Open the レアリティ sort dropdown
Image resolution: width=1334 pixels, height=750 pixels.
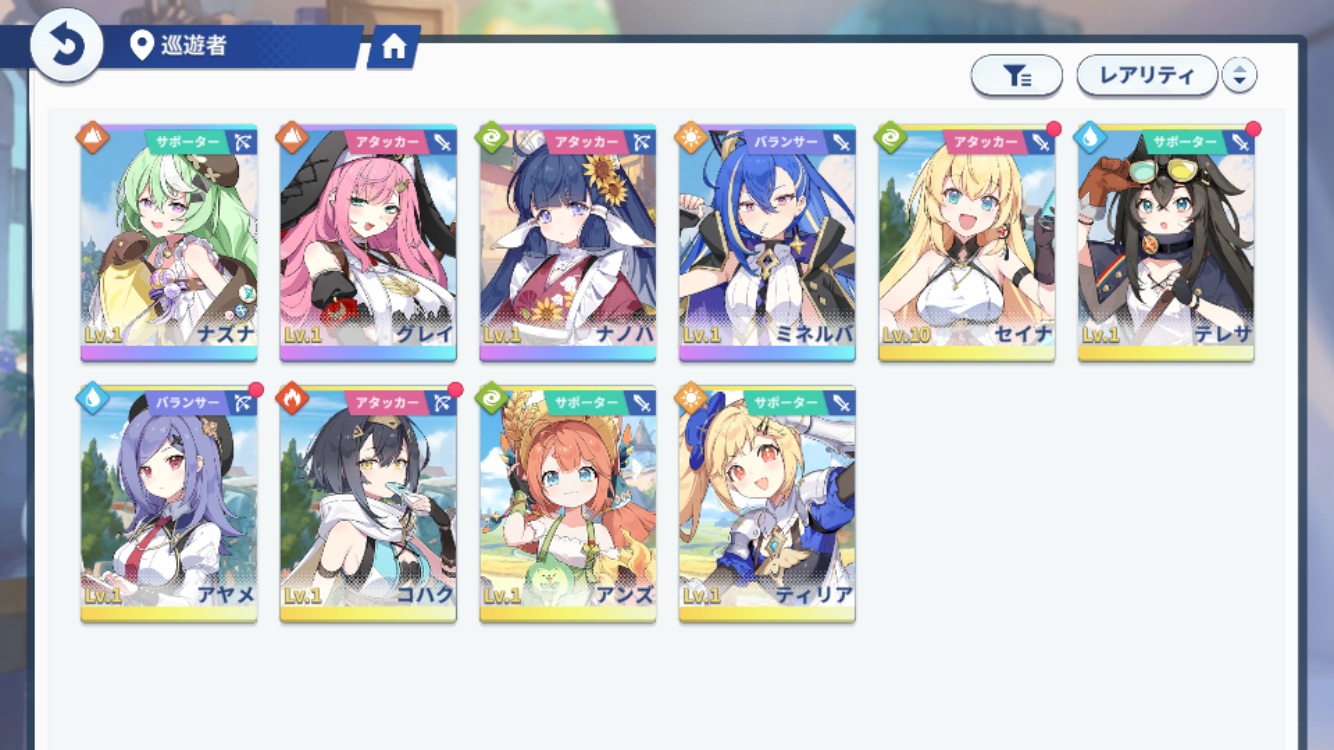tap(1146, 75)
